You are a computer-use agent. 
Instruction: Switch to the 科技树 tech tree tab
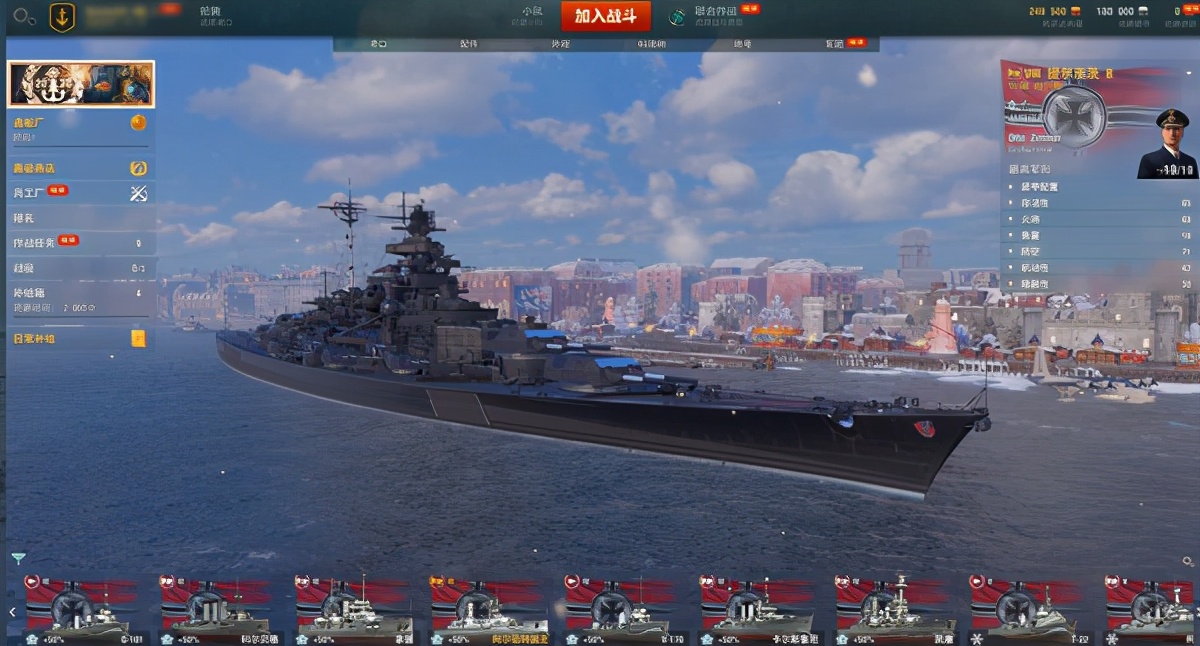pyautogui.click(x=651, y=44)
